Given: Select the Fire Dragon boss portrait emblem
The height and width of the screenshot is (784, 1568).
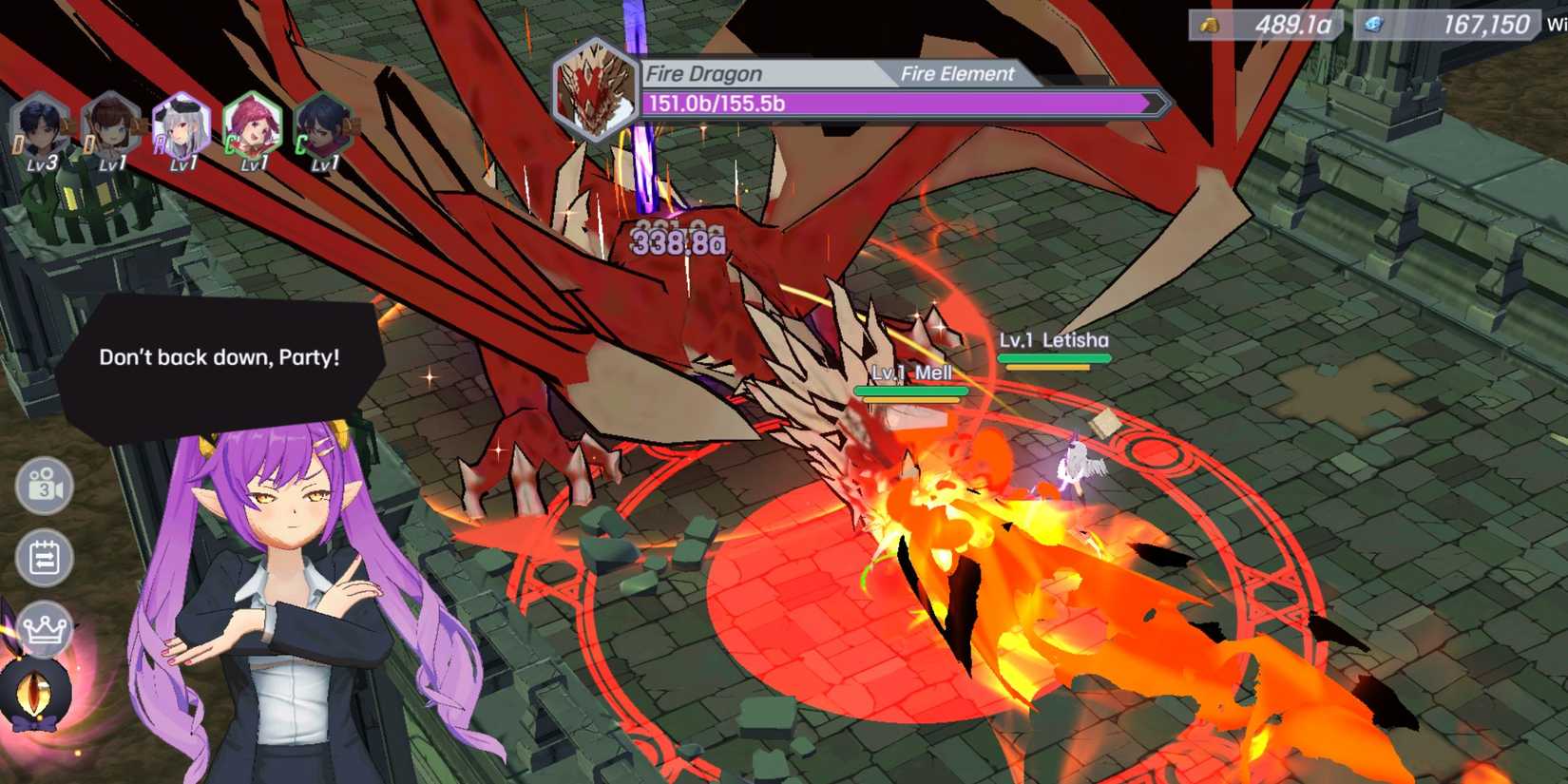Looking at the screenshot, I should [x=597, y=86].
